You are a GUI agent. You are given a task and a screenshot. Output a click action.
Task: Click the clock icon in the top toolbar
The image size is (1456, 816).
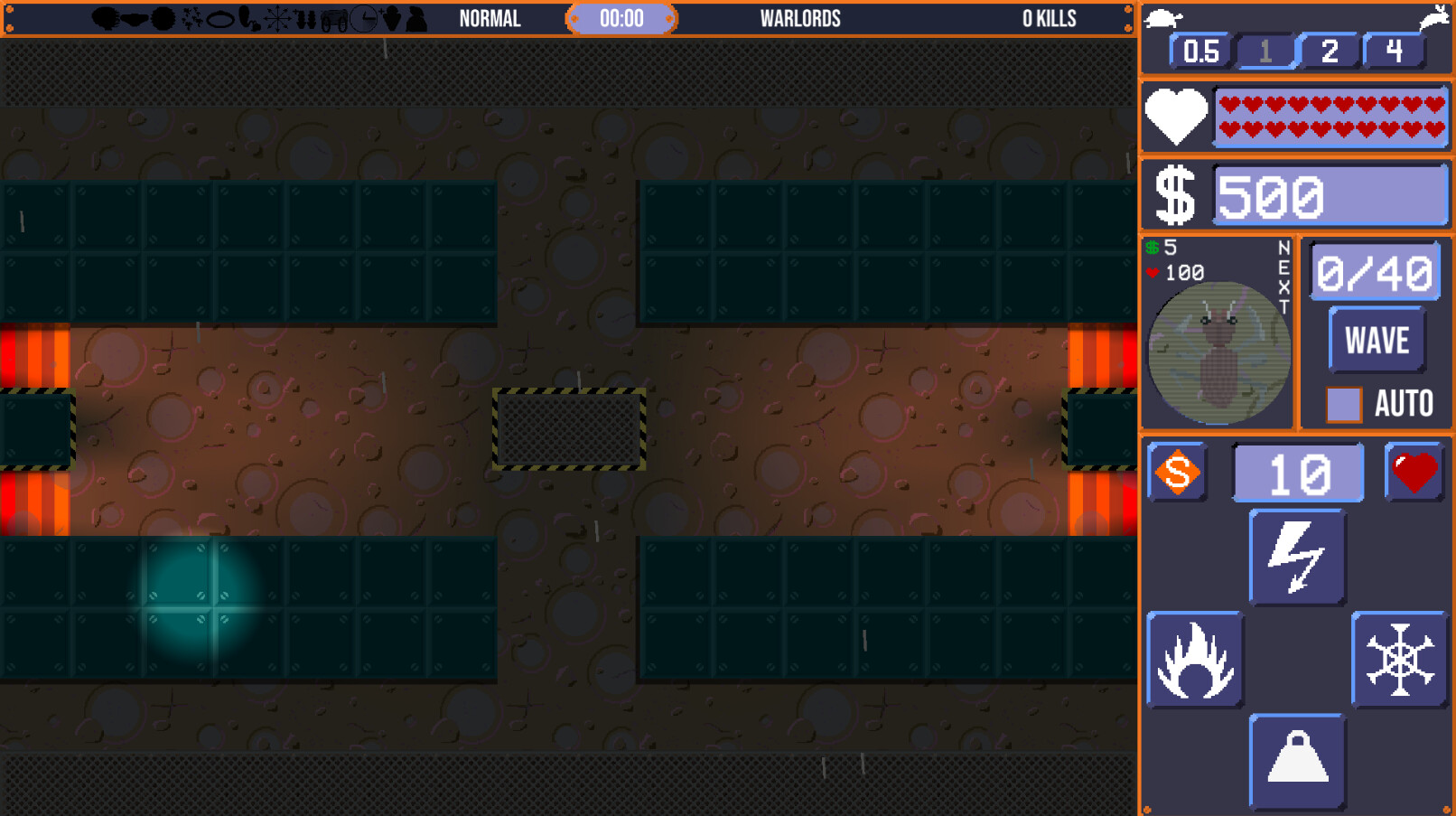click(x=363, y=20)
